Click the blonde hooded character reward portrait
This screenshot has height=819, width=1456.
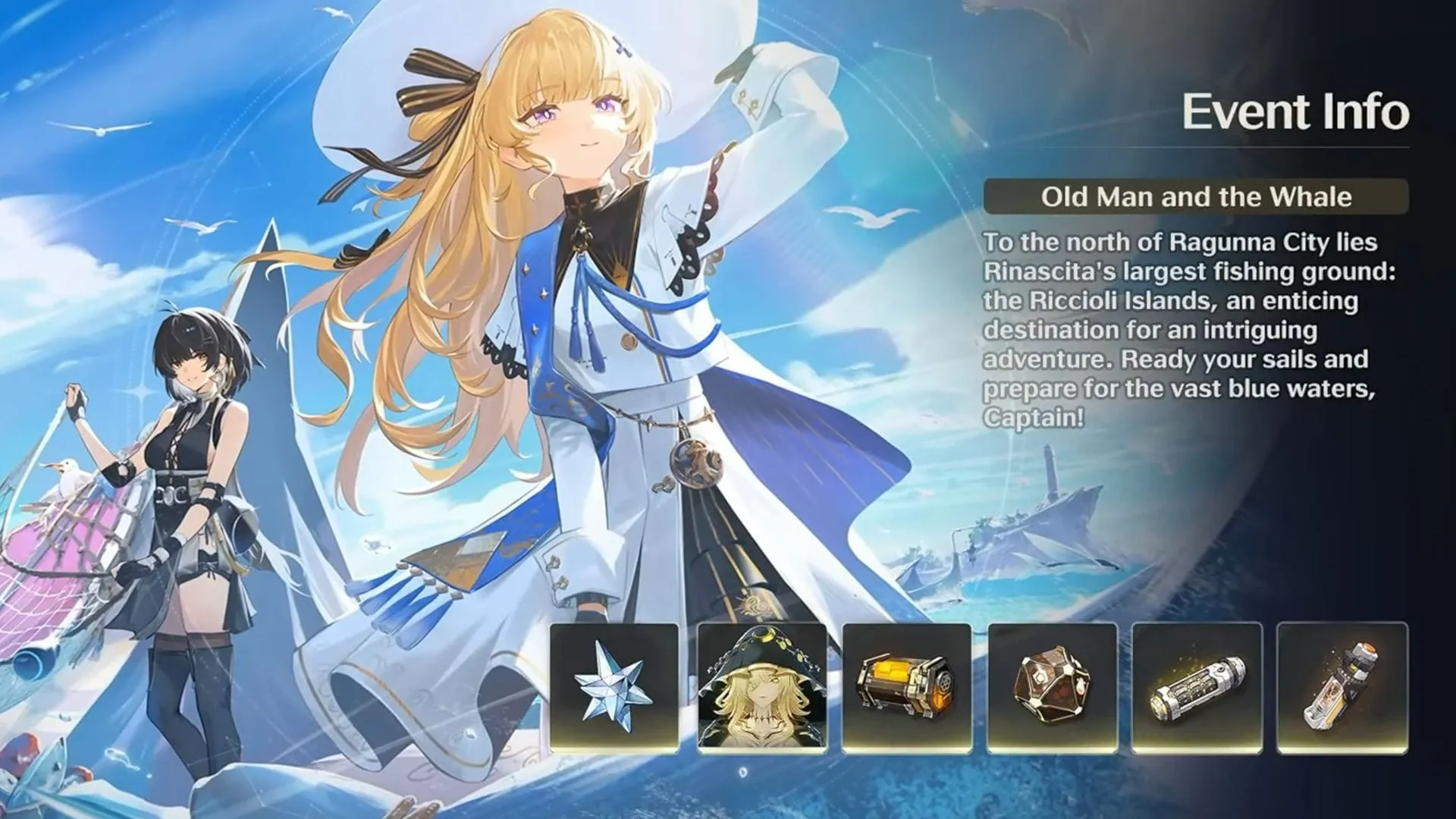[x=761, y=688]
